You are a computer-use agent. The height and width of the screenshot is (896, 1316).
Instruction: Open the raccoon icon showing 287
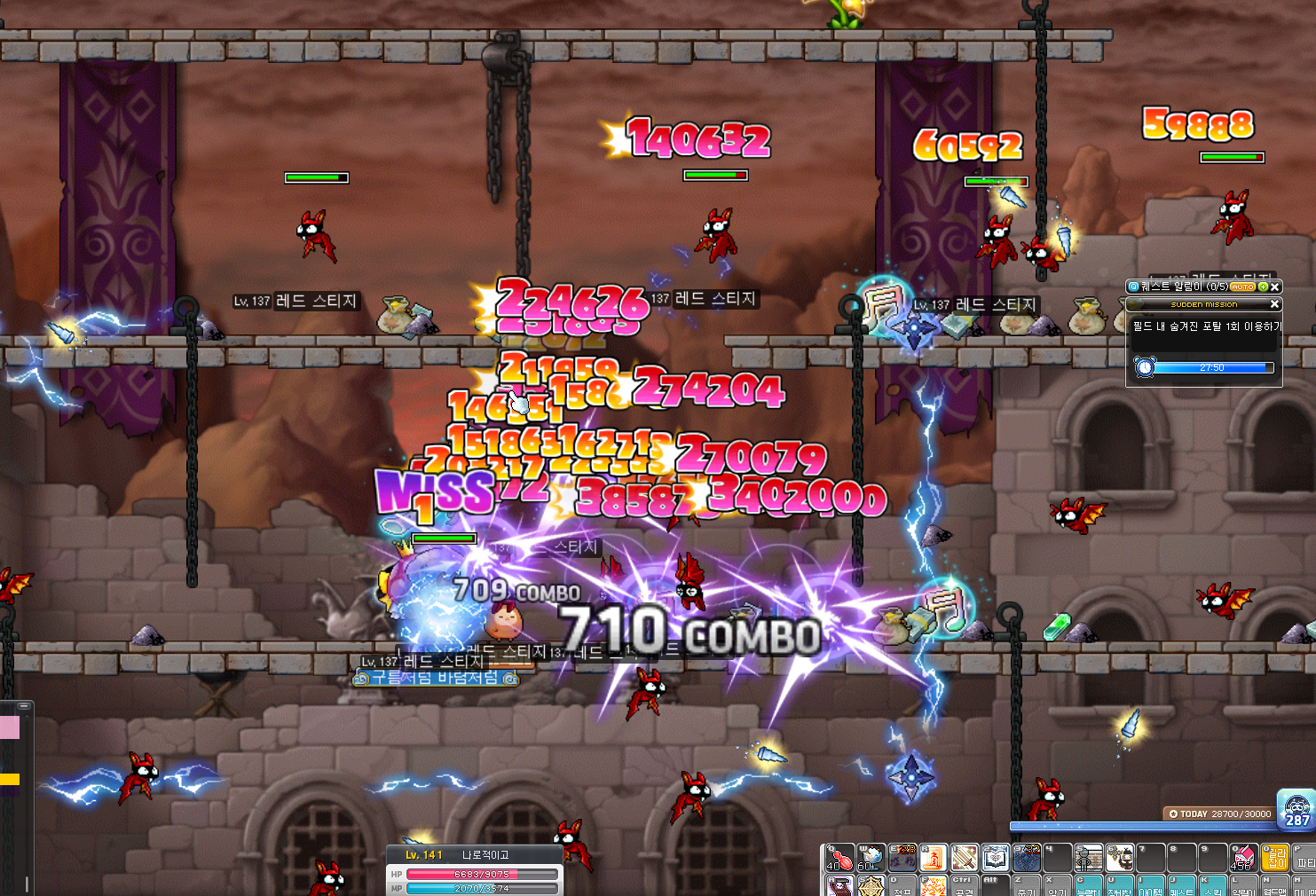point(1296,807)
